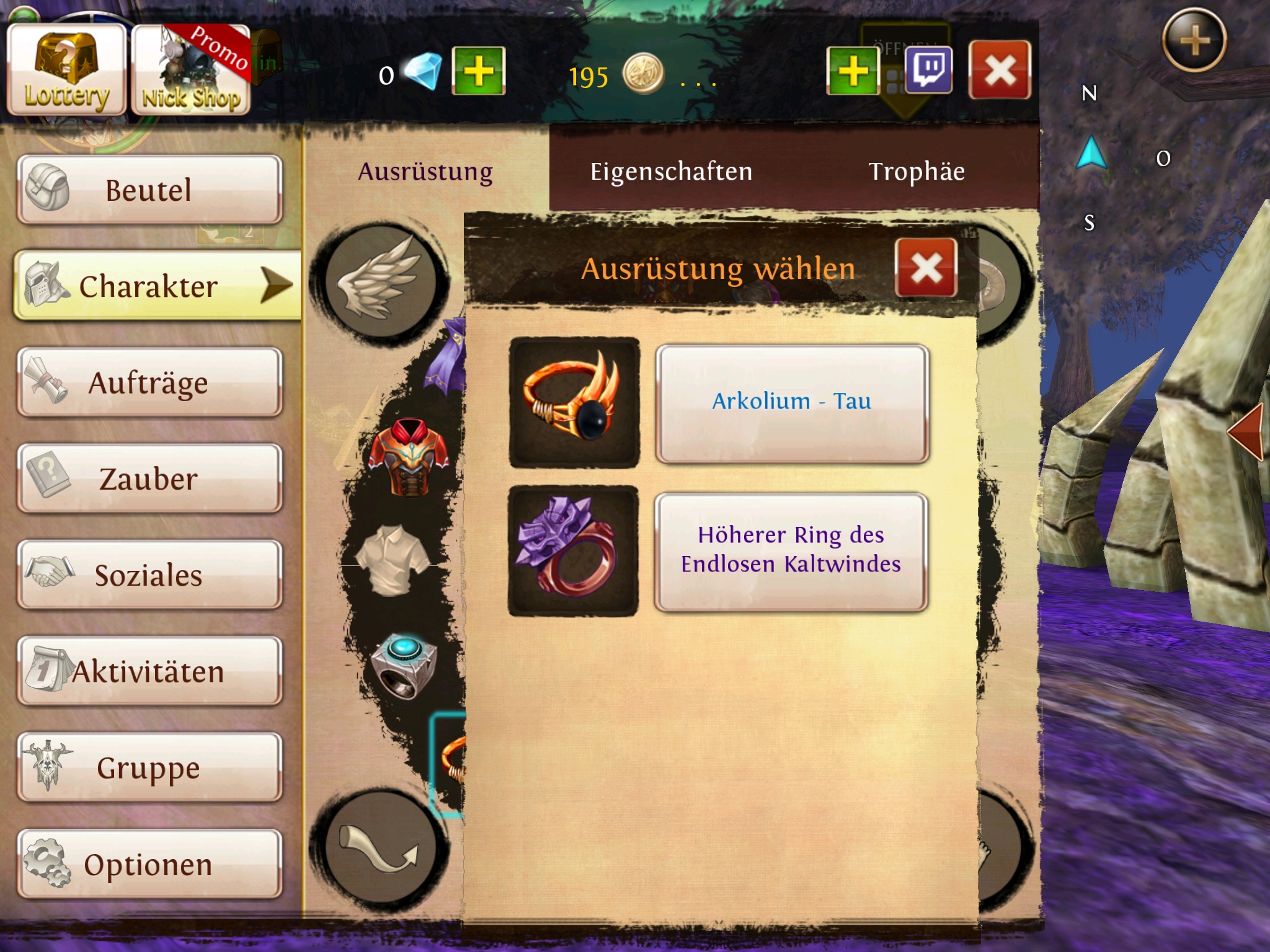Equip Höherer Ring des Endlosen Kaltwindes
Viewport: 1270px width, 952px height.
[791, 551]
